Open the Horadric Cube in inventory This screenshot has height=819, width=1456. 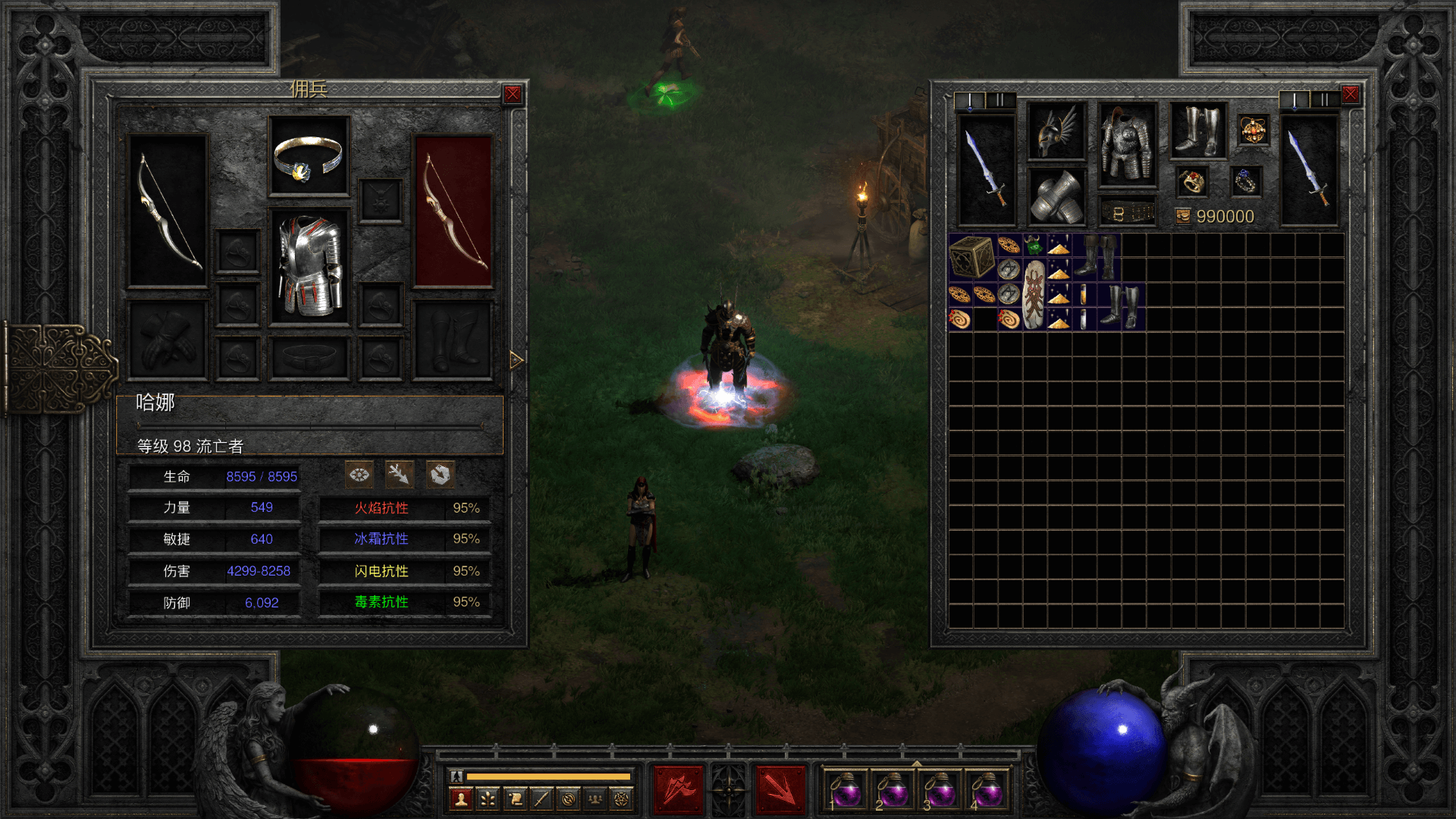971,257
